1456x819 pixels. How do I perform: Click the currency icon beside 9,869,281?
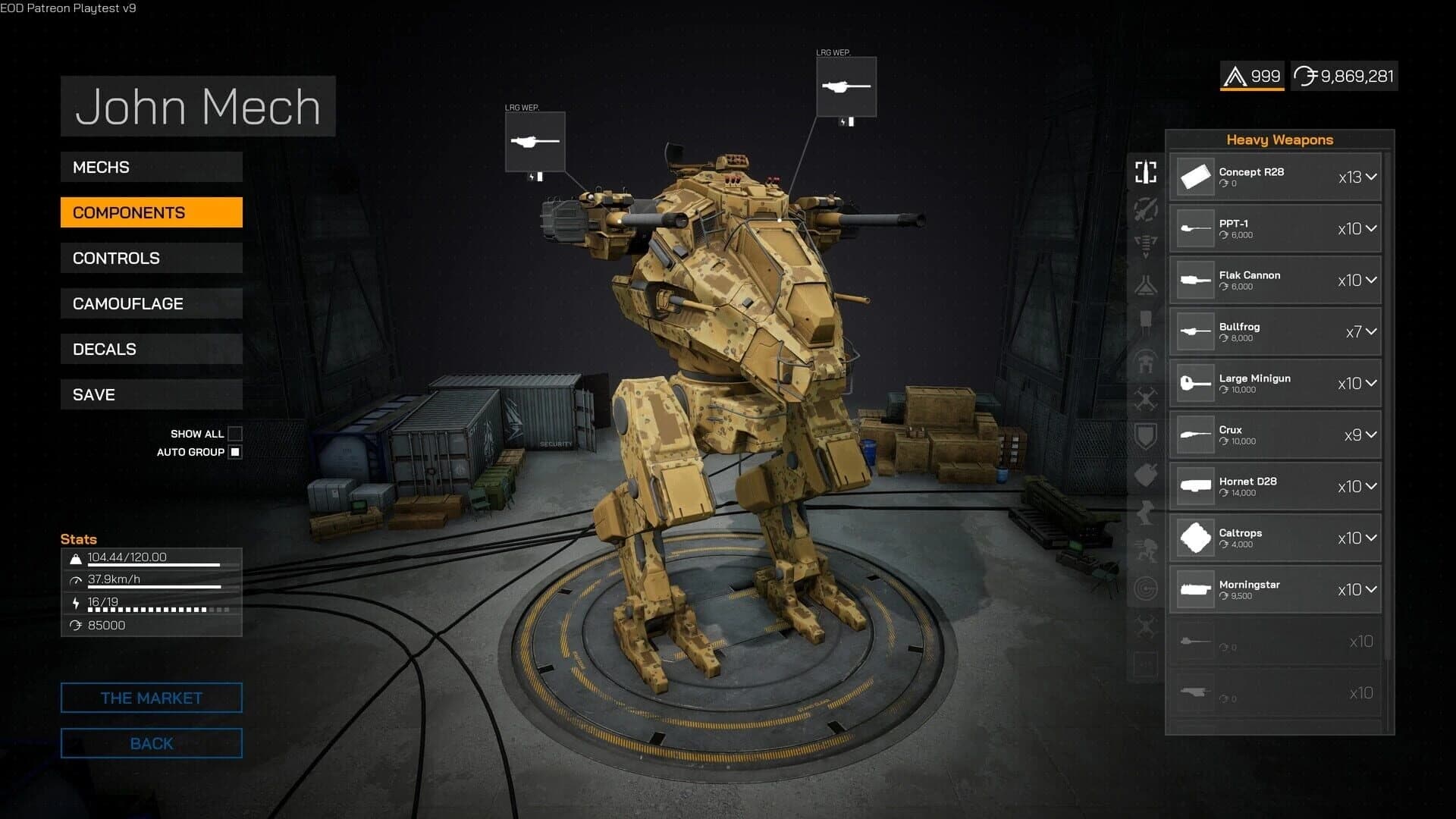point(1306,76)
